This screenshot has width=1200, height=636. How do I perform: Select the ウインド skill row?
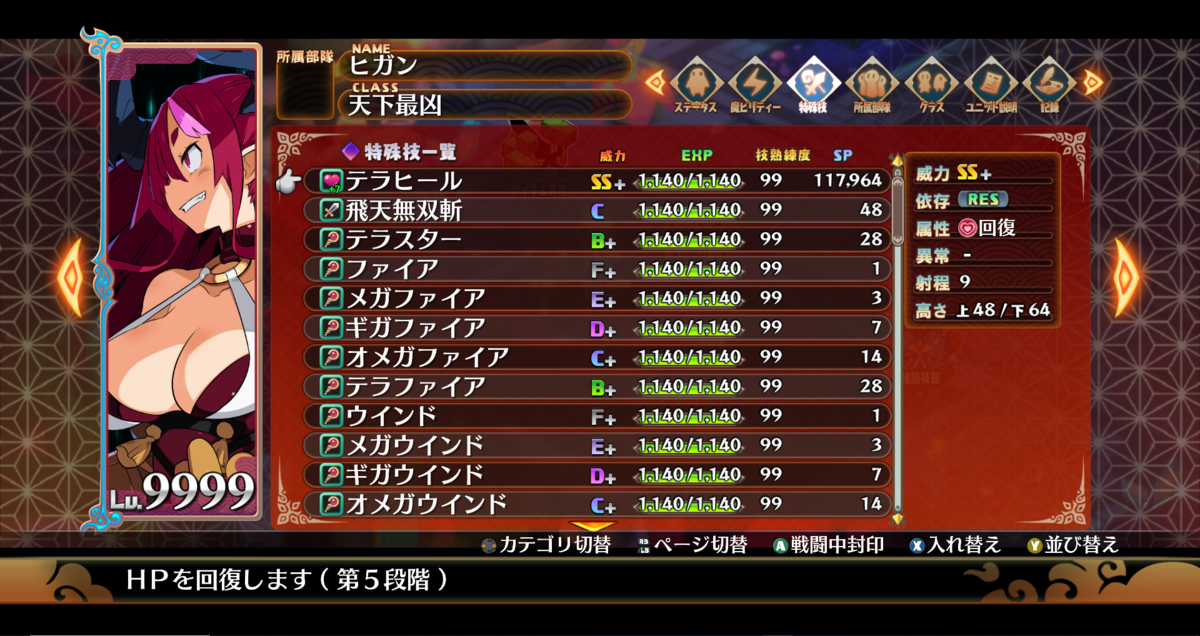point(600,415)
